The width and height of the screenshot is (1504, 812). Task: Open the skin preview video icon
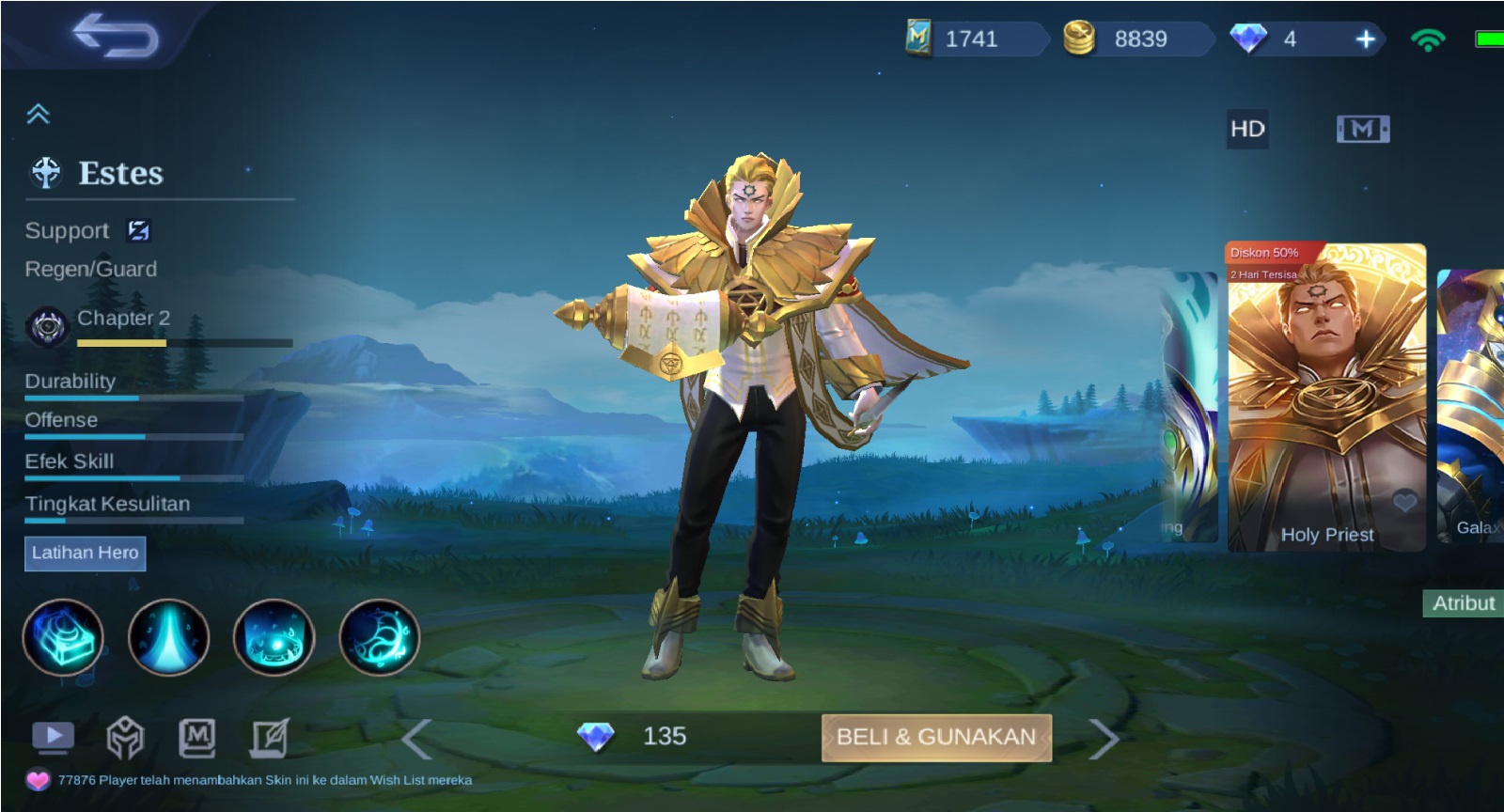(54, 738)
